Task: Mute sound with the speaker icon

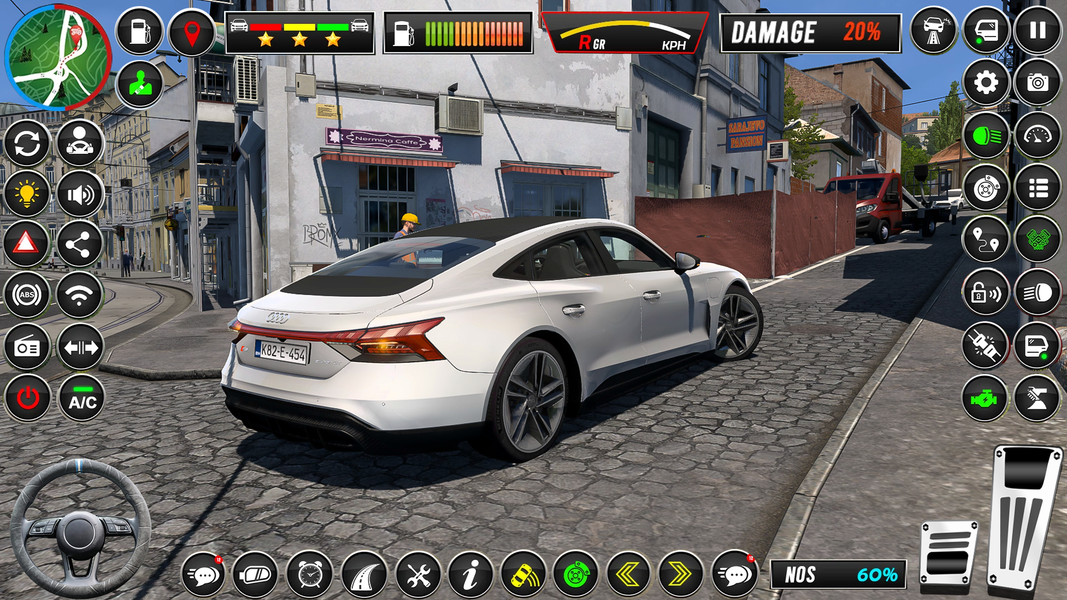Action: coord(80,193)
